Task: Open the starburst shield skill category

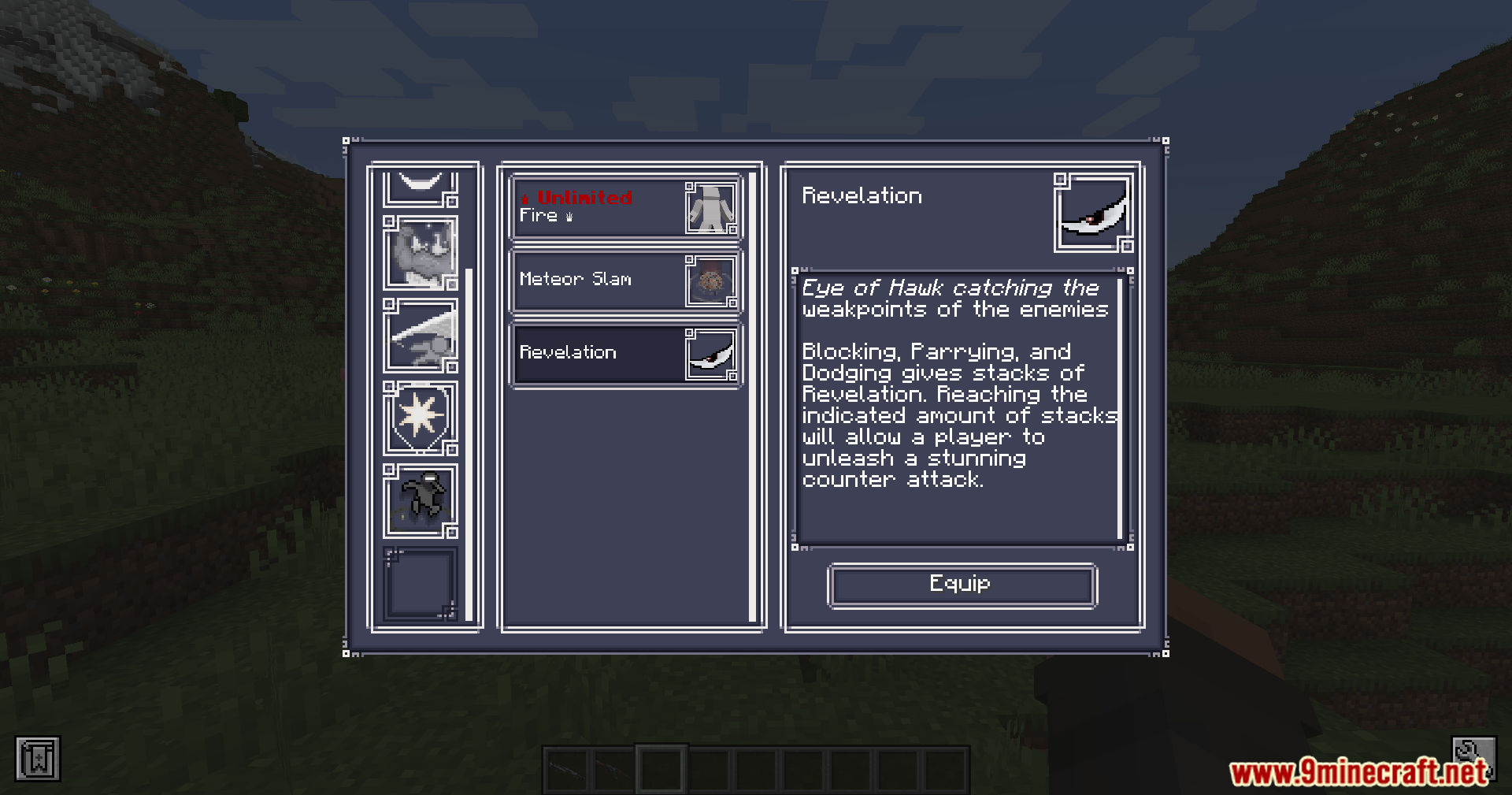Action: (421, 418)
